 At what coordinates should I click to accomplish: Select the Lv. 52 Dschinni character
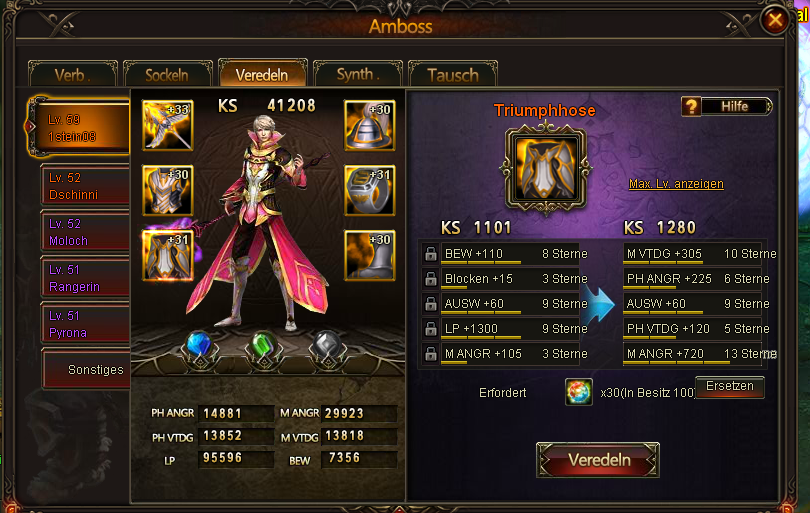tap(85, 187)
